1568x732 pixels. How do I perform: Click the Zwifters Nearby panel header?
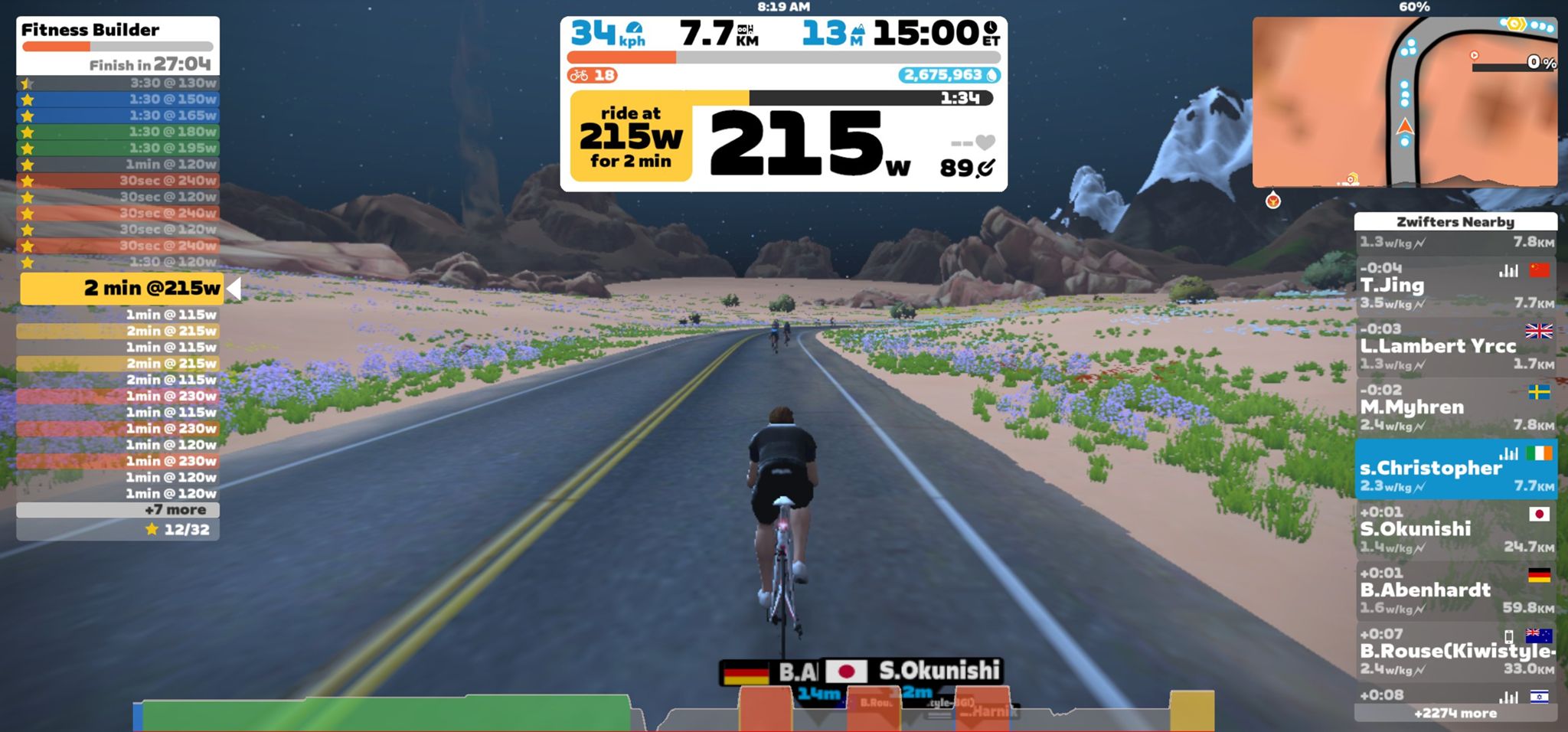(1455, 221)
